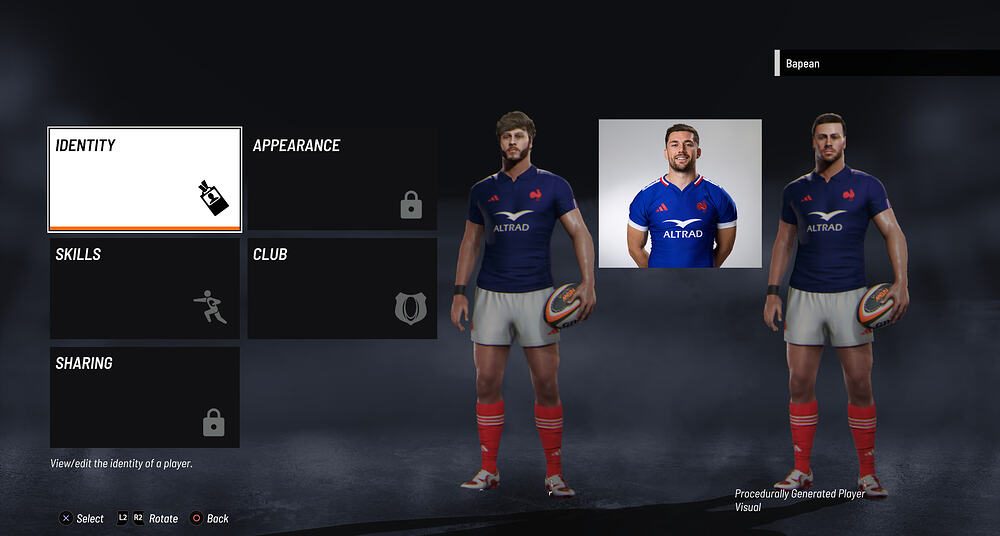Open the Skills menu tile
The image size is (1000, 536).
tap(144, 288)
